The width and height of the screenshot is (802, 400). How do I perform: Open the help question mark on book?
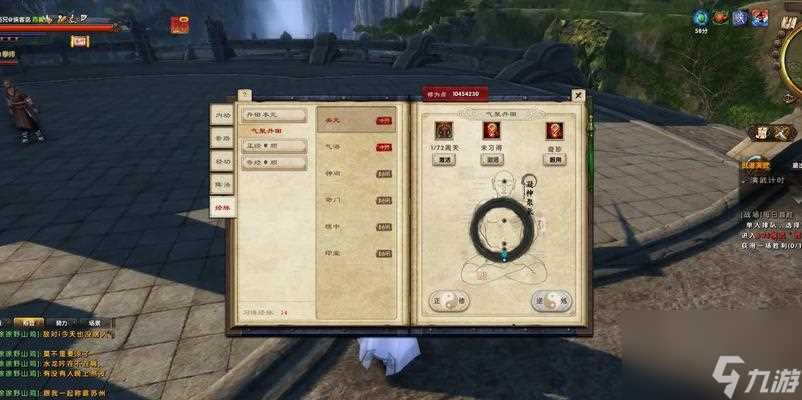[246, 95]
